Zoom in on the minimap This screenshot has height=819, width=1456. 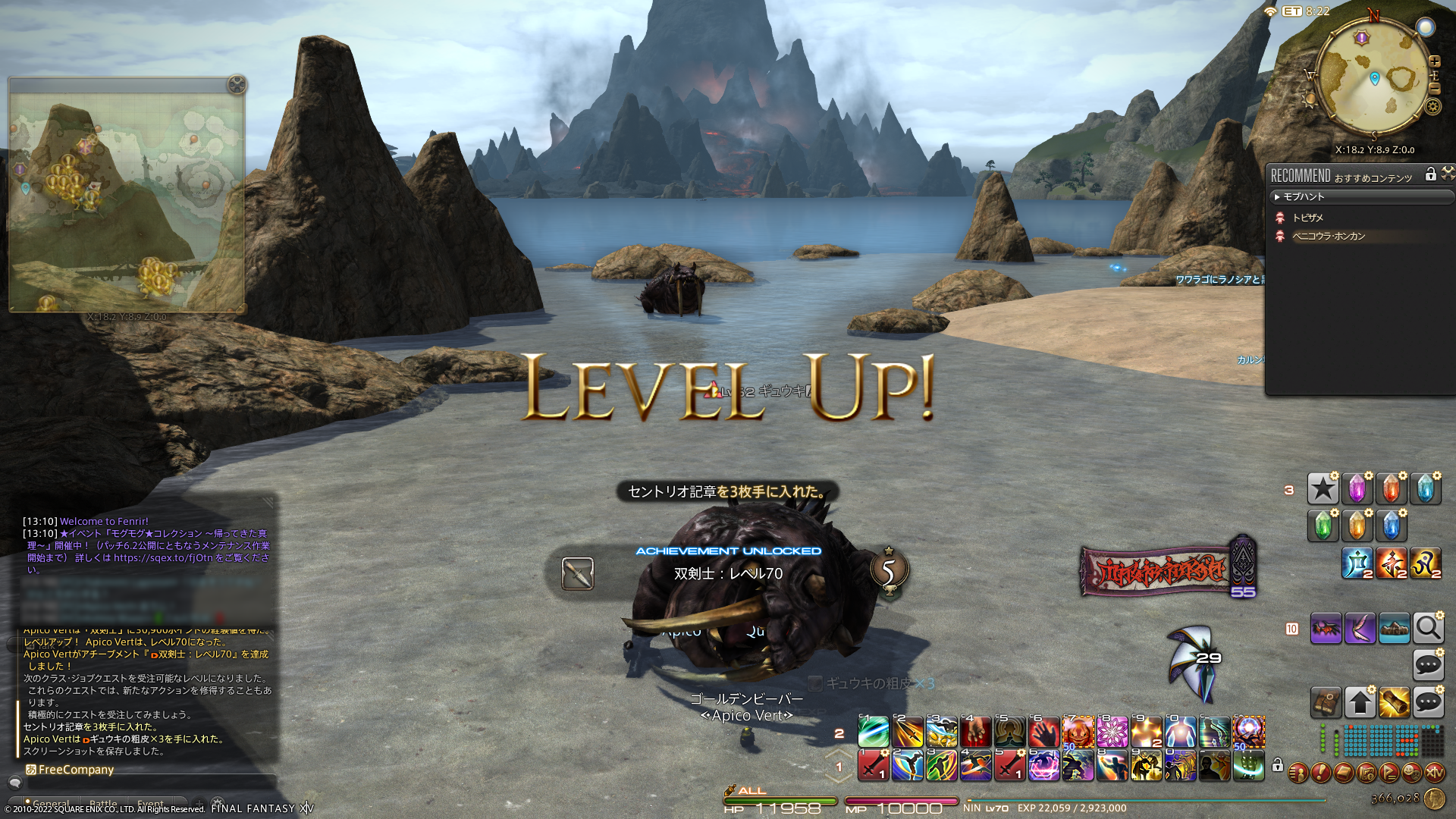[x=1434, y=61]
